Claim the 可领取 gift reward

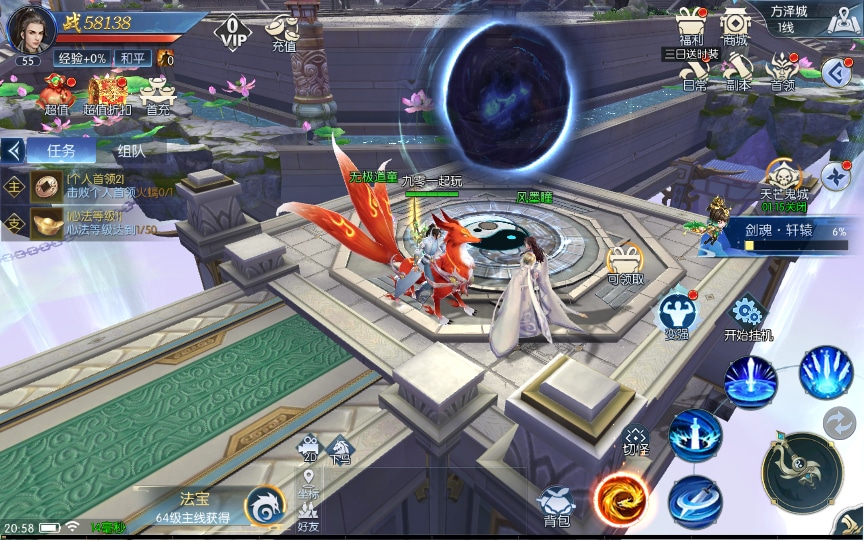625,262
